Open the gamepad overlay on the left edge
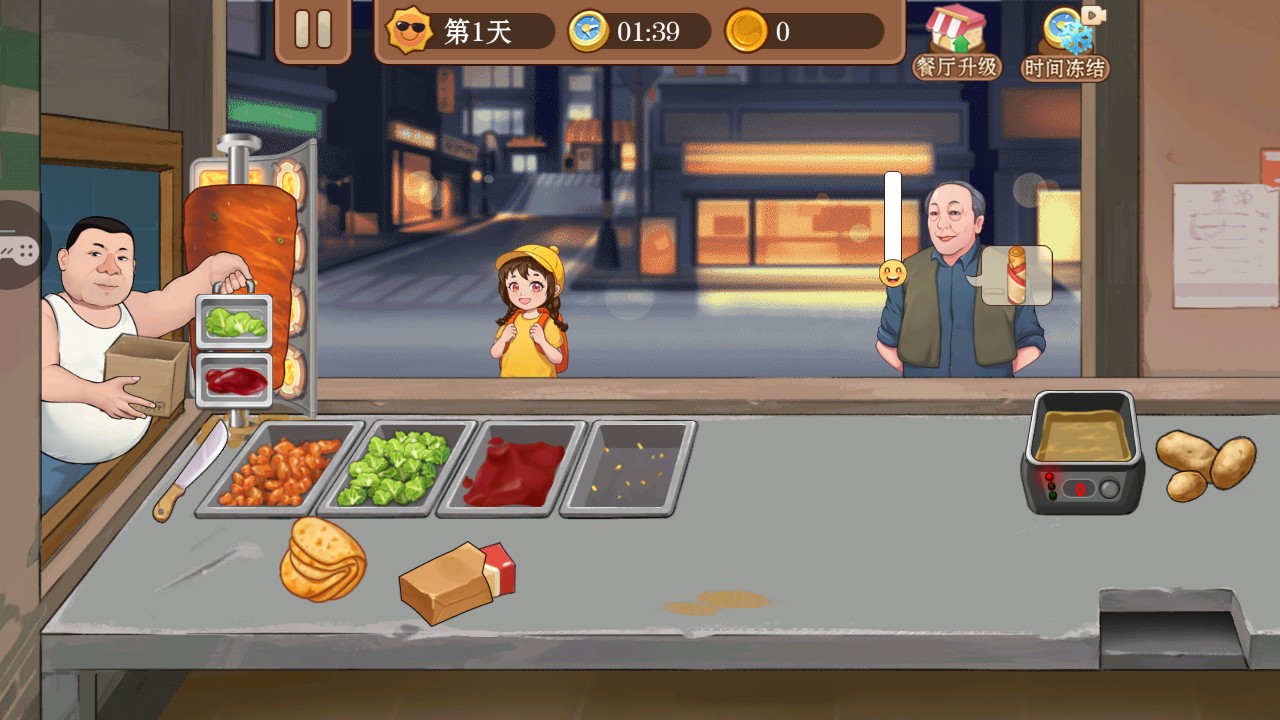Screen dimensions: 1280x720 coord(17,246)
